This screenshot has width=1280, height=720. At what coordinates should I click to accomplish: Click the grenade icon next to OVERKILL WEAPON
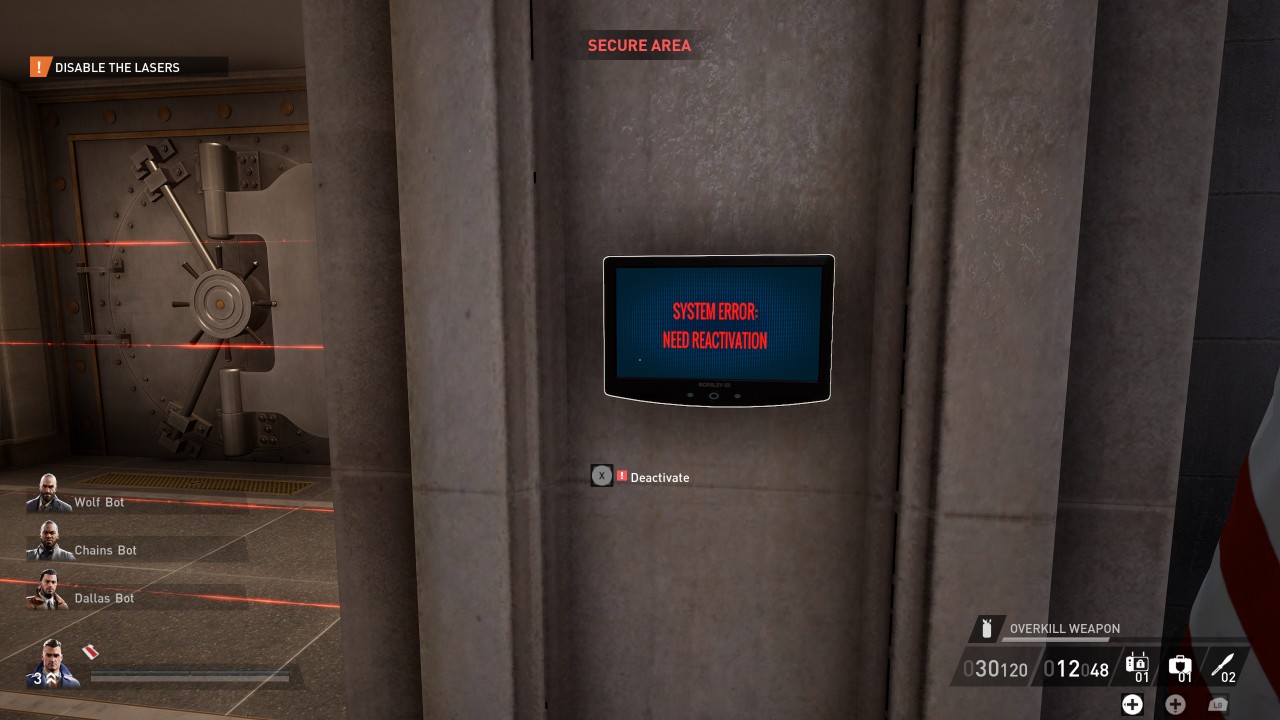click(987, 629)
